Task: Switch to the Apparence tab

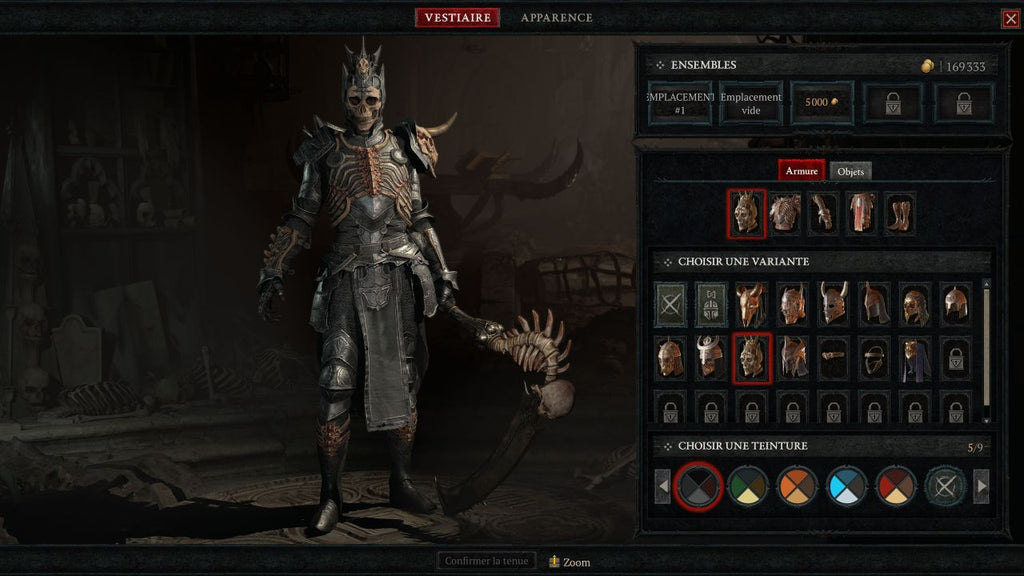Action: click(556, 18)
